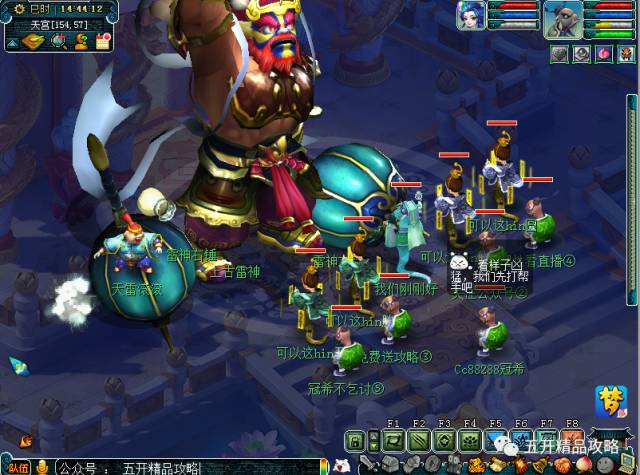Open the dream button on right edge

pos(609,398)
